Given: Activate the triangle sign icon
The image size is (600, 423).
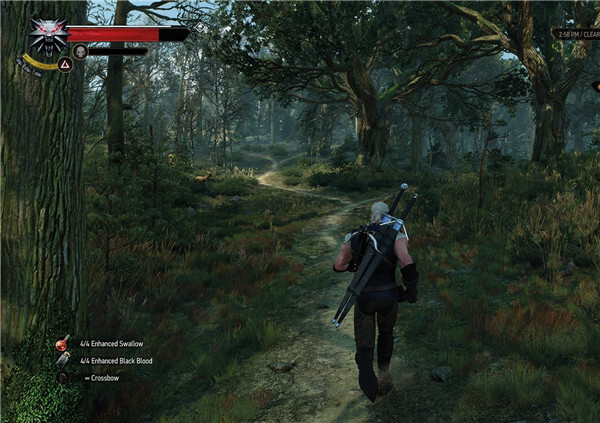Looking at the screenshot, I should (x=64, y=64).
